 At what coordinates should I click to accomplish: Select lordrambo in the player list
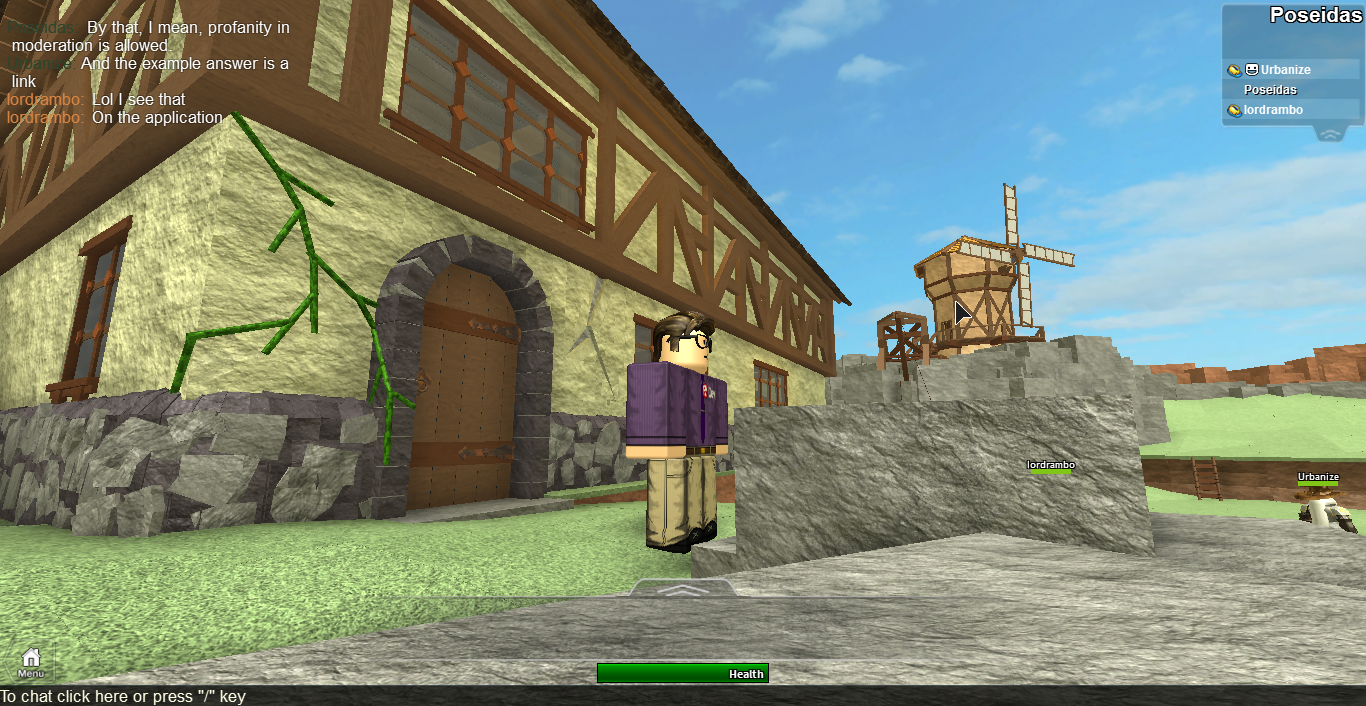coord(1273,110)
